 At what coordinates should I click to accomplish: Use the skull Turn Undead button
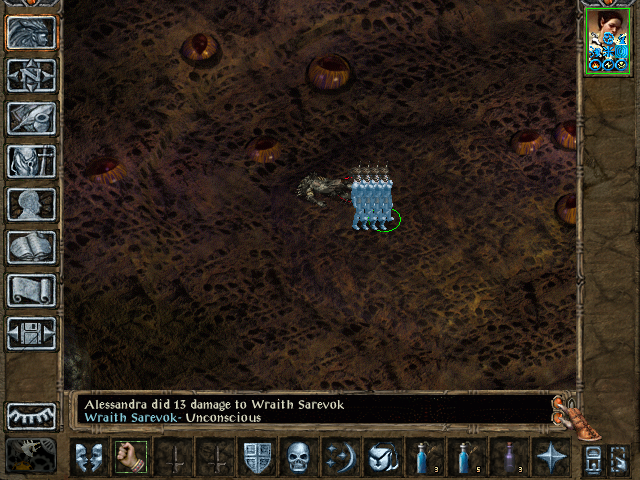click(300, 458)
